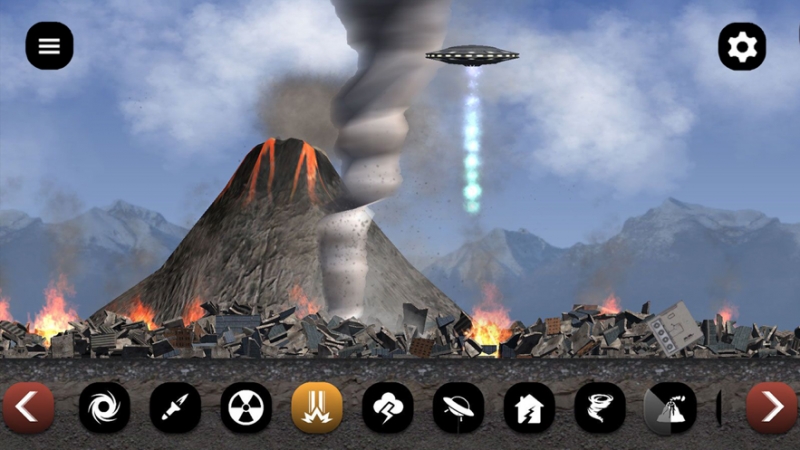
Task: Open the gear settings
Action: pyautogui.click(x=742, y=46)
